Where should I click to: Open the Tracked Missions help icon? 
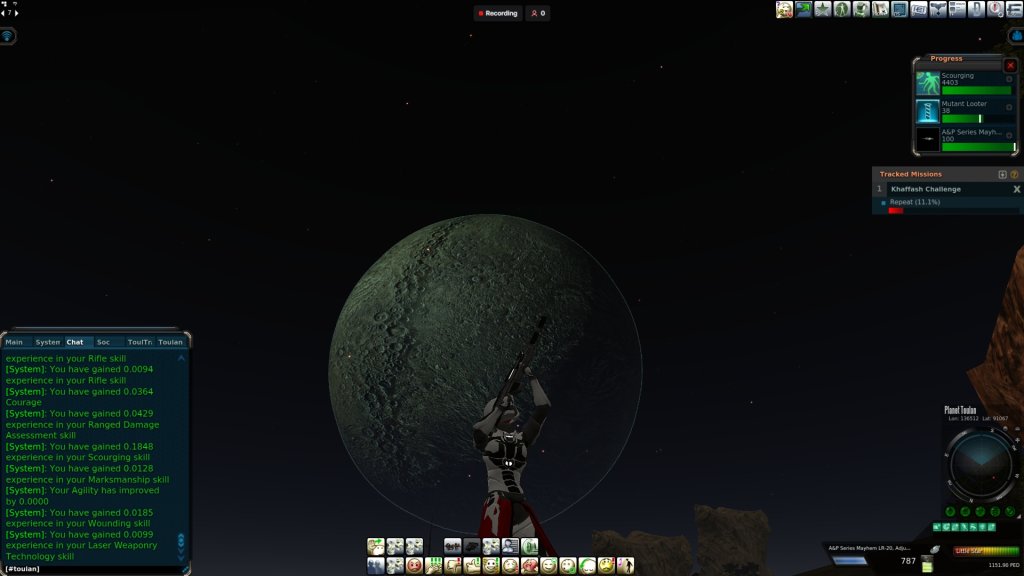[1015, 174]
